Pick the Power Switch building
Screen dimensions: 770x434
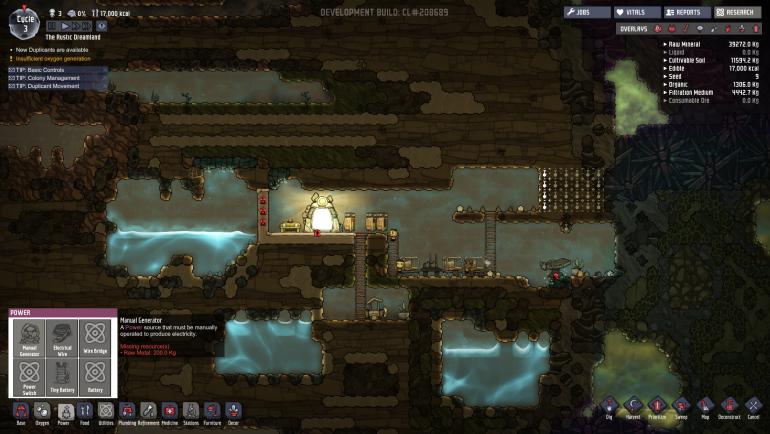tap(29, 378)
